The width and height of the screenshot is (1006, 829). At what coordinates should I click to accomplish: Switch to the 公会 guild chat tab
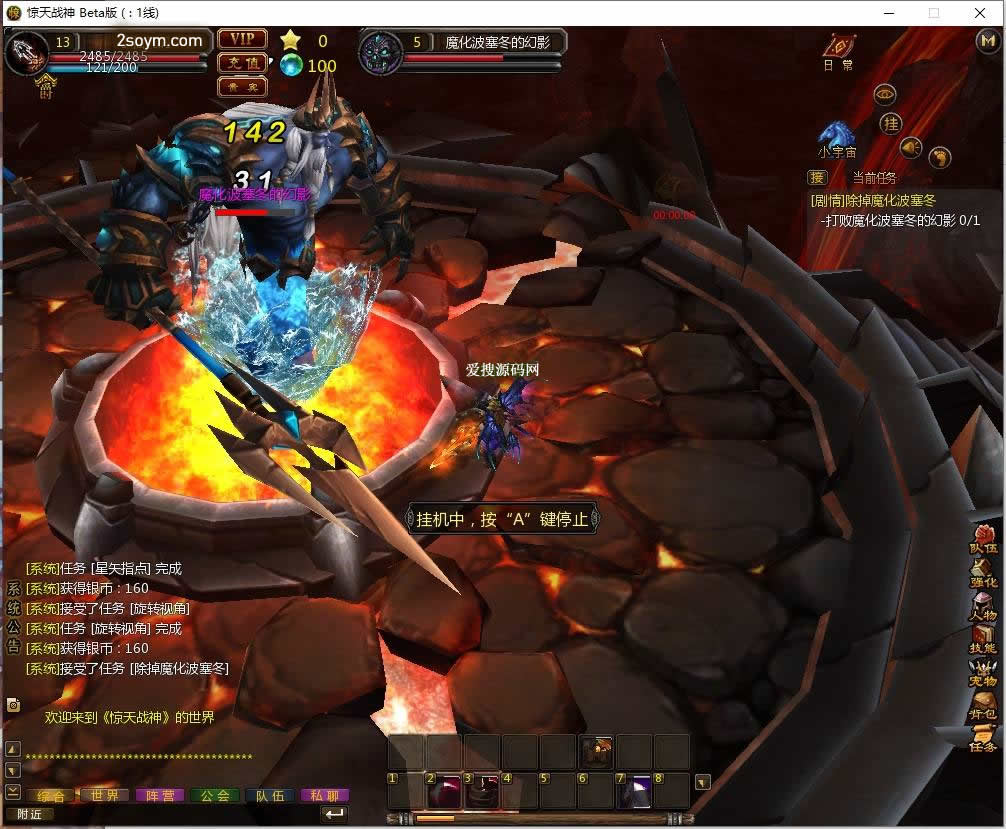point(215,796)
